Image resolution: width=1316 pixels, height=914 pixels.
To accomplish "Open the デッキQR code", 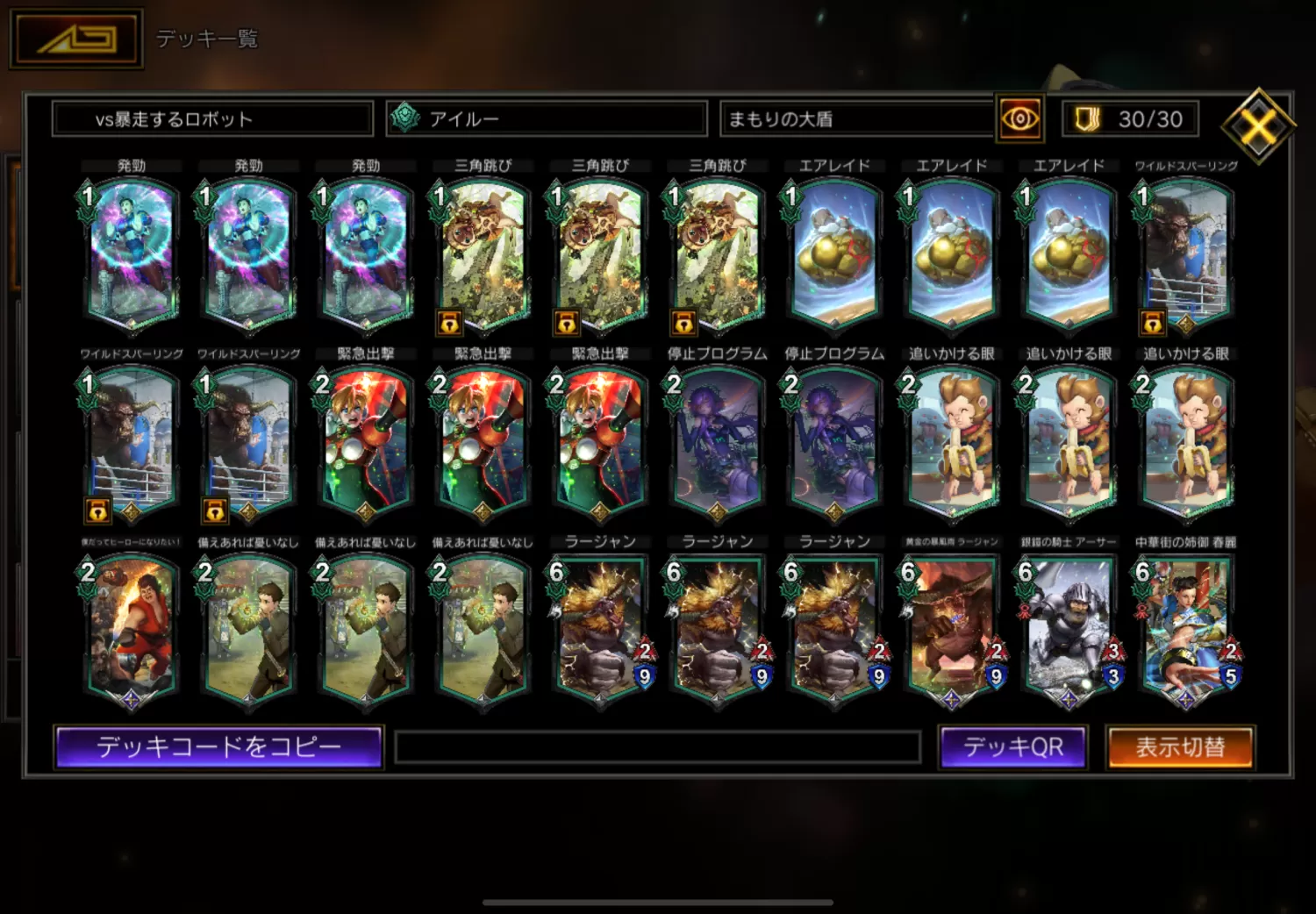I will [x=1012, y=747].
